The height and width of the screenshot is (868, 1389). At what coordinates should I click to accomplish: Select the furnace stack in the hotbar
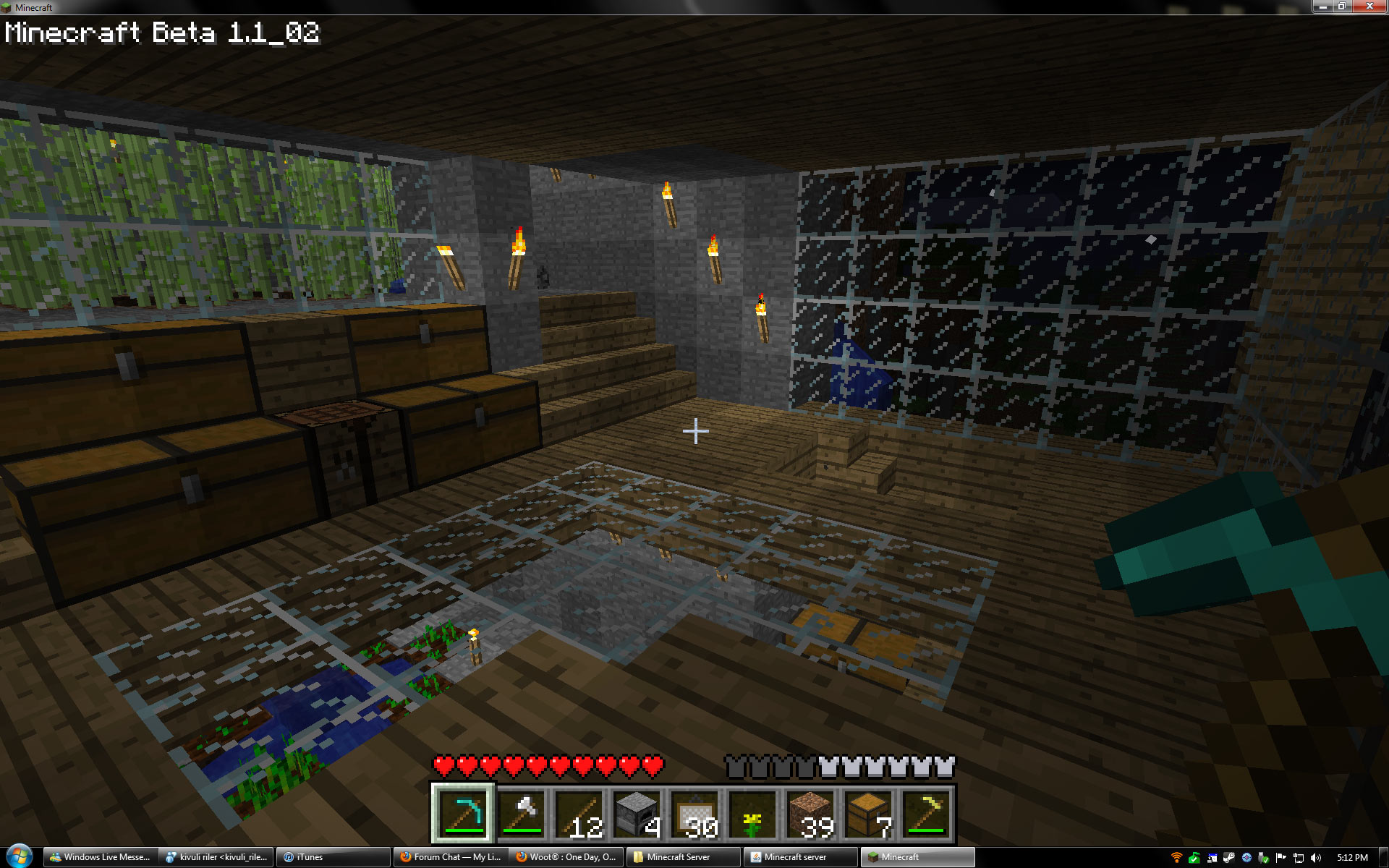637,814
